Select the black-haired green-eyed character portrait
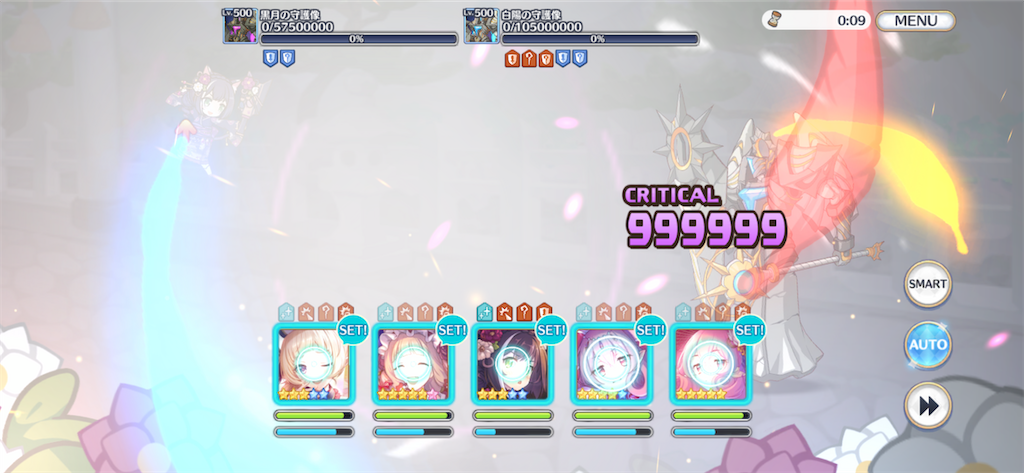This screenshot has width=1024, height=473. pyautogui.click(x=512, y=363)
